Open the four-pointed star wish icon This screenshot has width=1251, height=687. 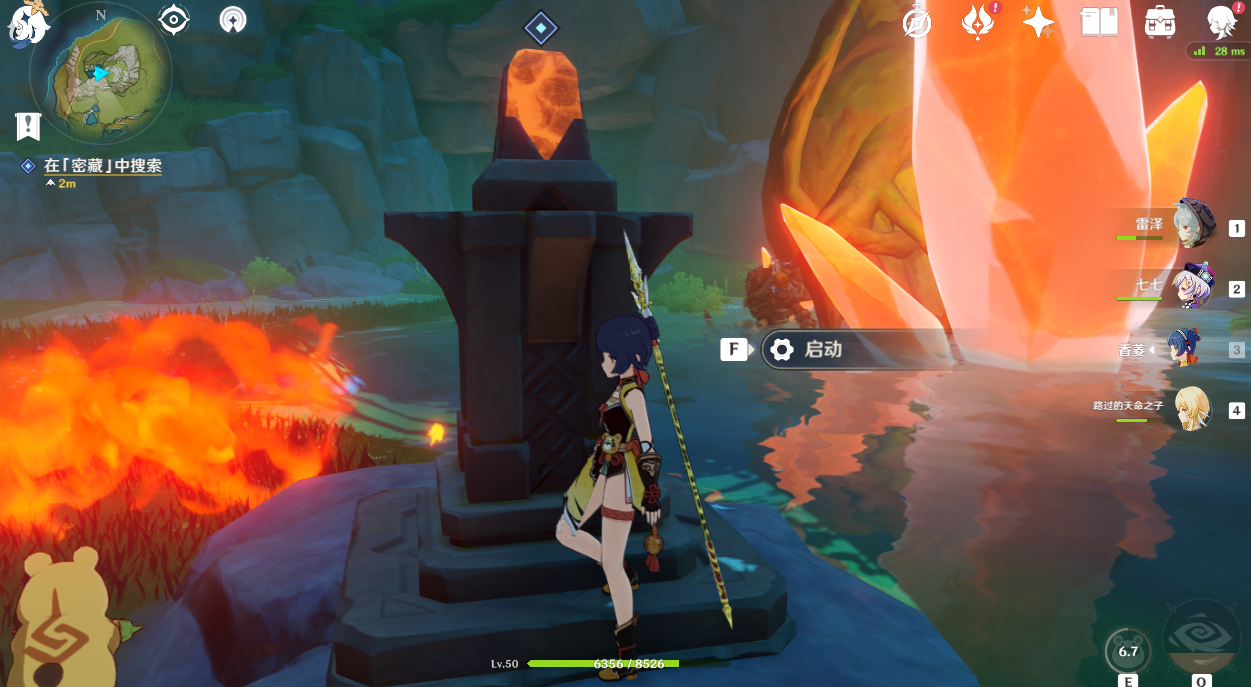click(x=1038, y=21)
